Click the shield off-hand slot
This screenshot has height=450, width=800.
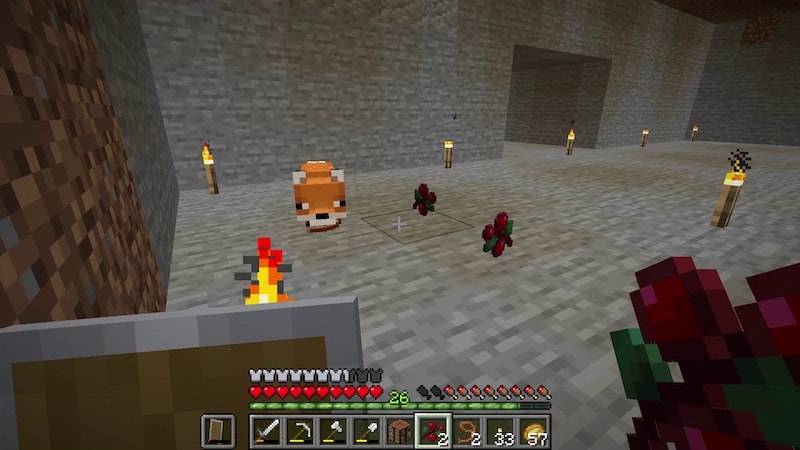tap(218, 431)
